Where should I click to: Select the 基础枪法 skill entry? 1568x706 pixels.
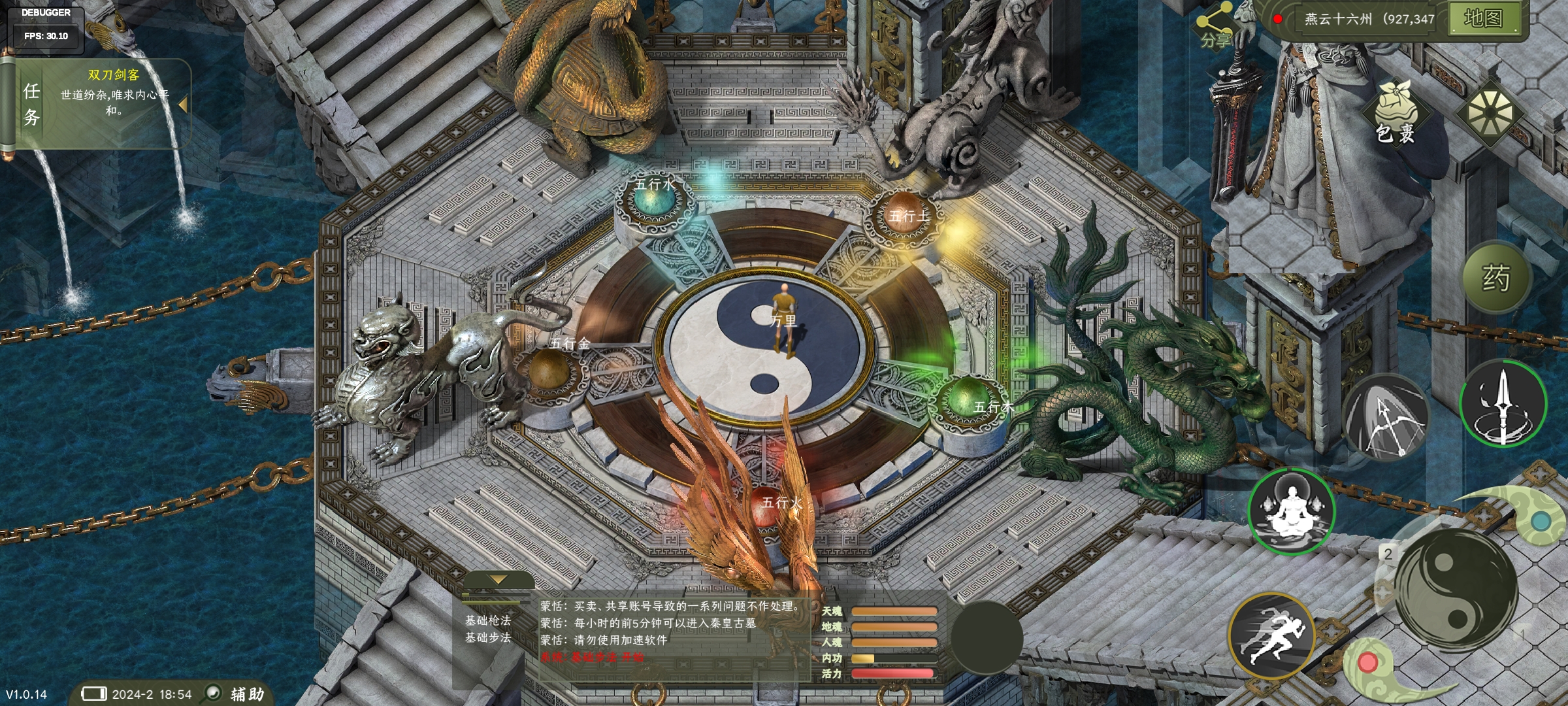tap(488, 620)
